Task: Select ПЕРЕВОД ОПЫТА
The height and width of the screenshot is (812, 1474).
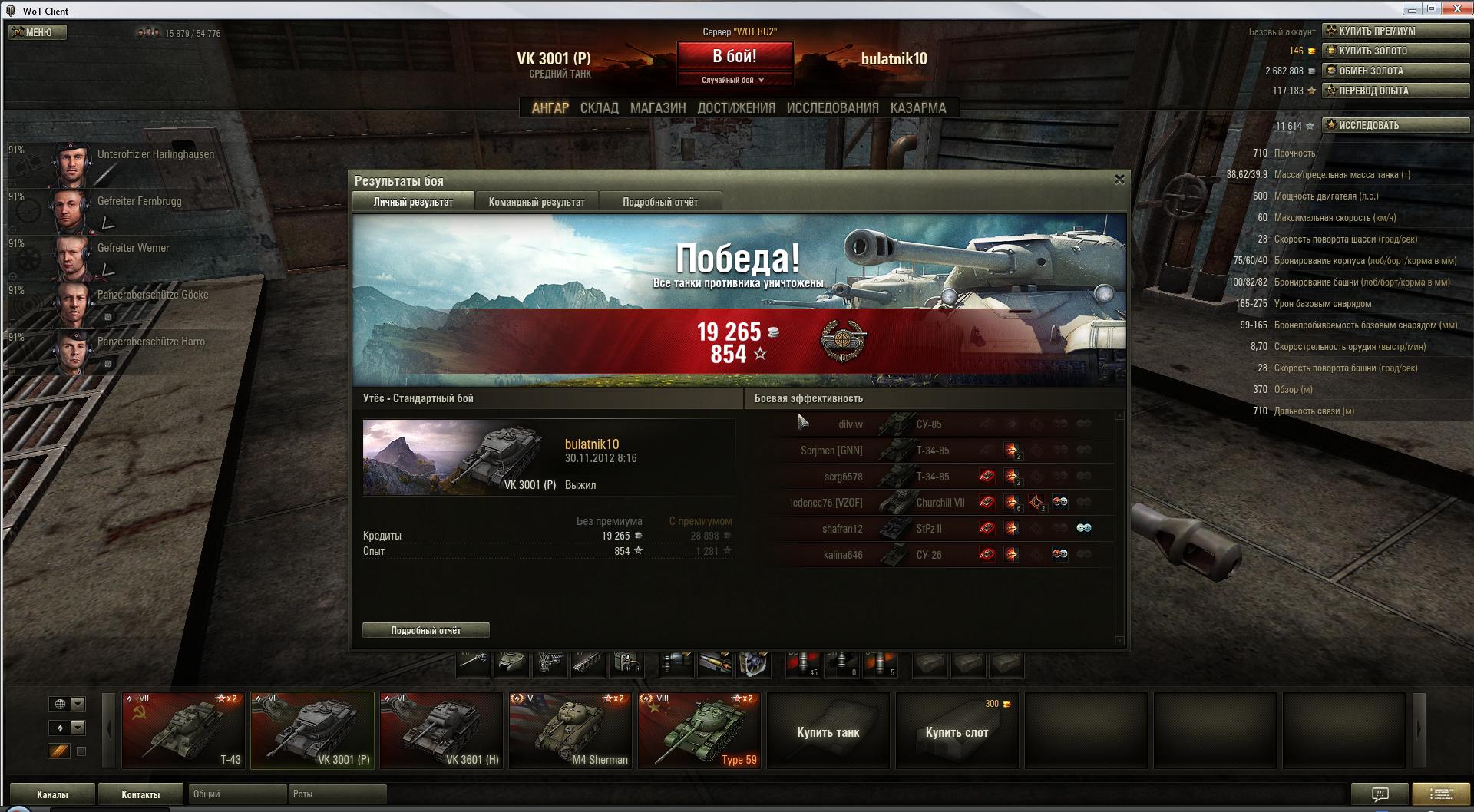Action: point(1396,91)
